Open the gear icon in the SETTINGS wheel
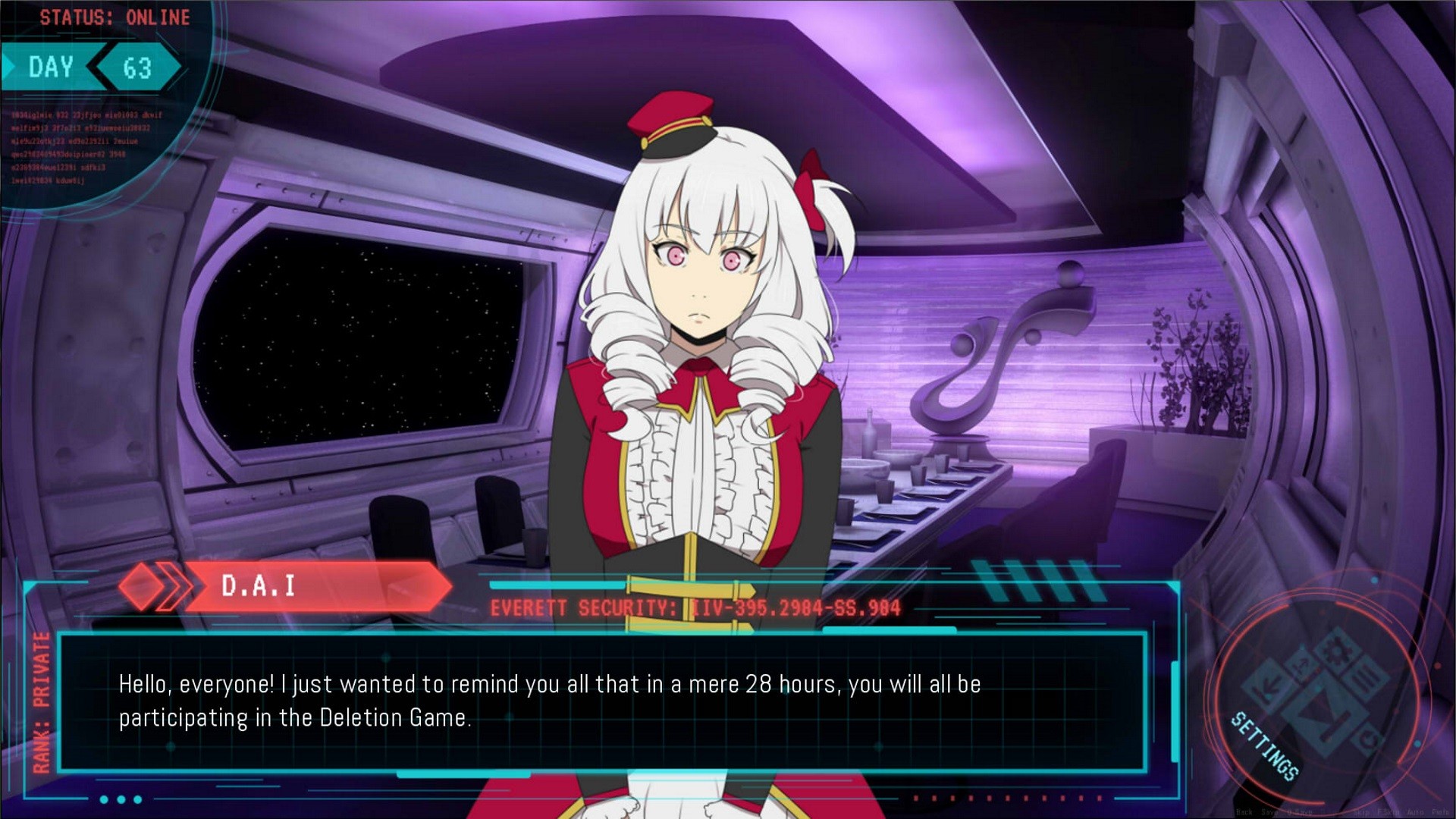 point(1338,651)
